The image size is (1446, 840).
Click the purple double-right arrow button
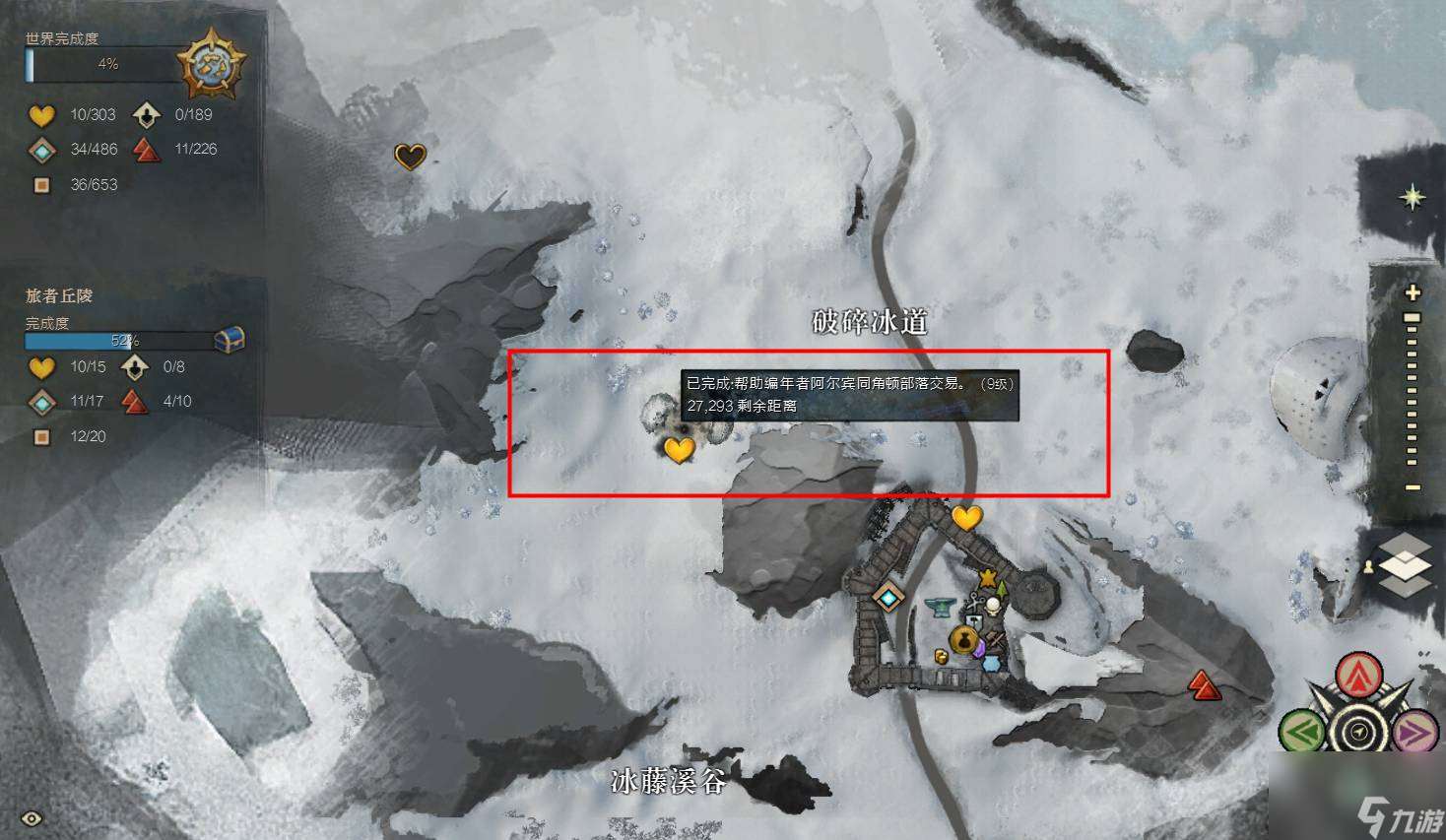[1413, 733]
